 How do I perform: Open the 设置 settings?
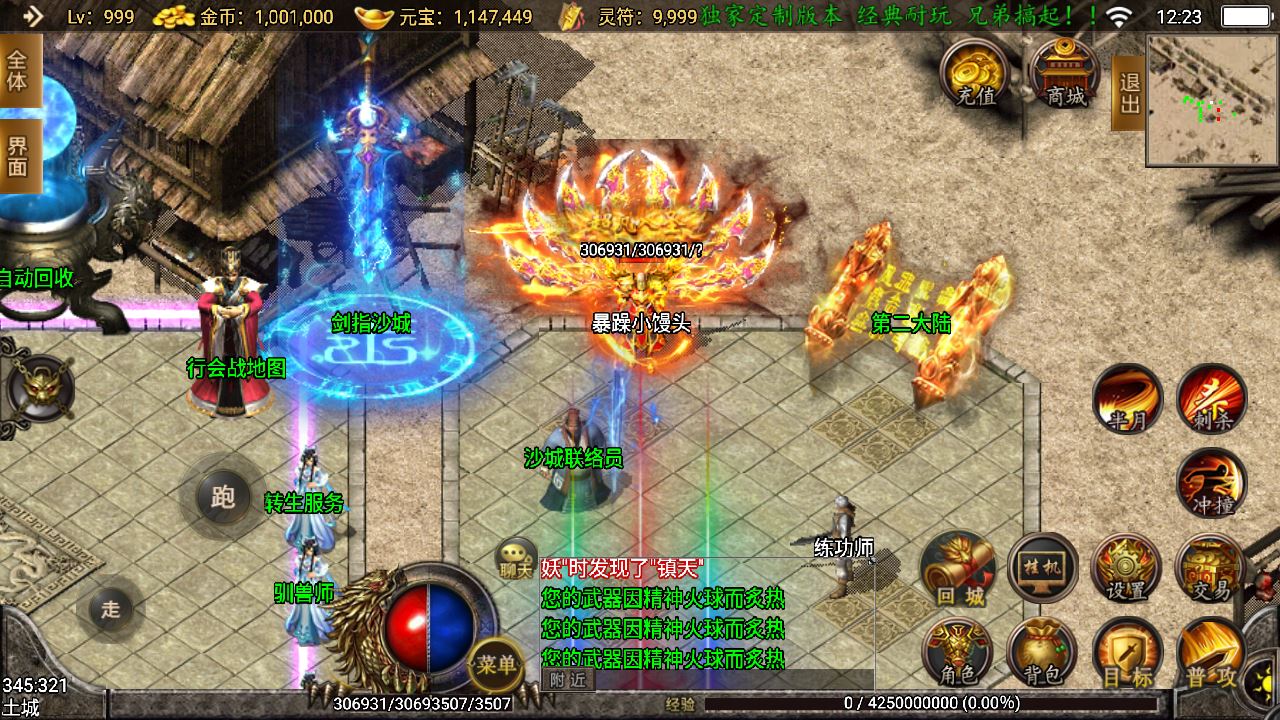coord(1127,568)
